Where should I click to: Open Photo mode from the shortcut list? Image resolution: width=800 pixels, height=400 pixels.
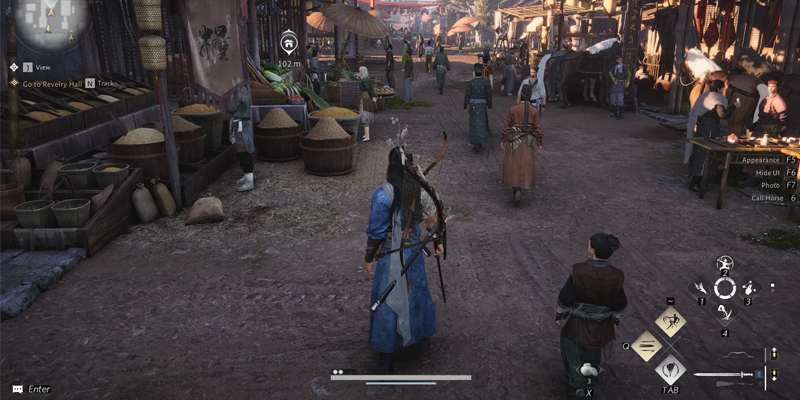771,185
